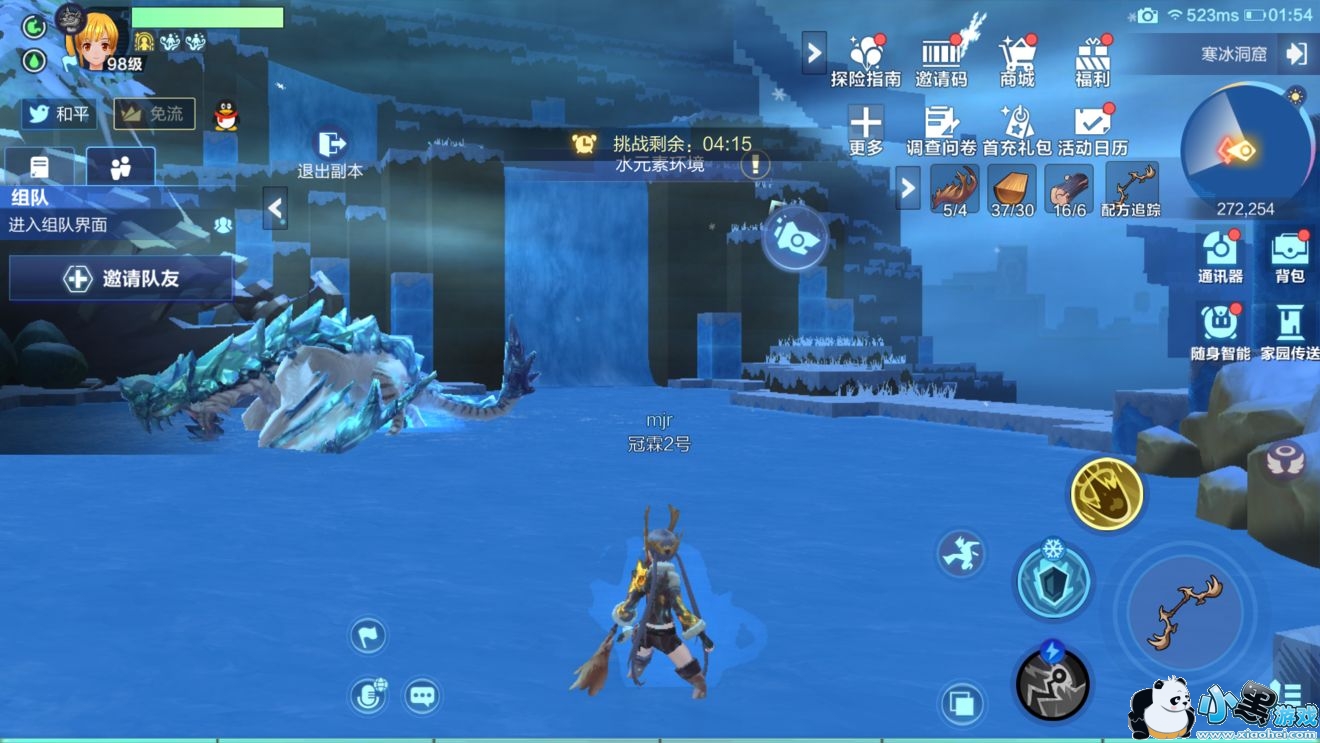The width and height of the screenshot is (1320, 743).
Task: Open the 探险指南 adventure guide
Action: click(866, 60)
